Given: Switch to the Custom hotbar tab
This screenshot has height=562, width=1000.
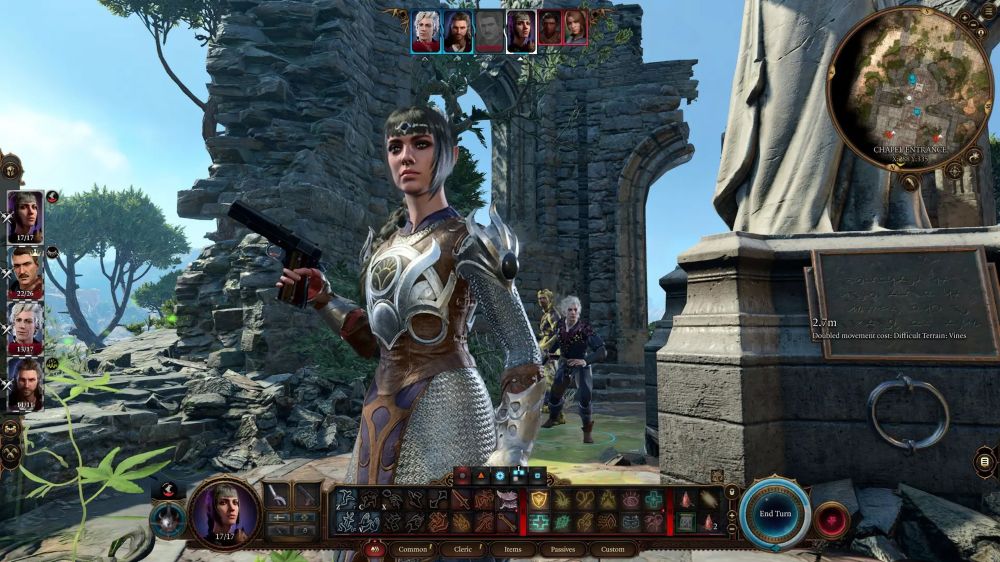Looking at the screenshot, I should pos(613,549).
